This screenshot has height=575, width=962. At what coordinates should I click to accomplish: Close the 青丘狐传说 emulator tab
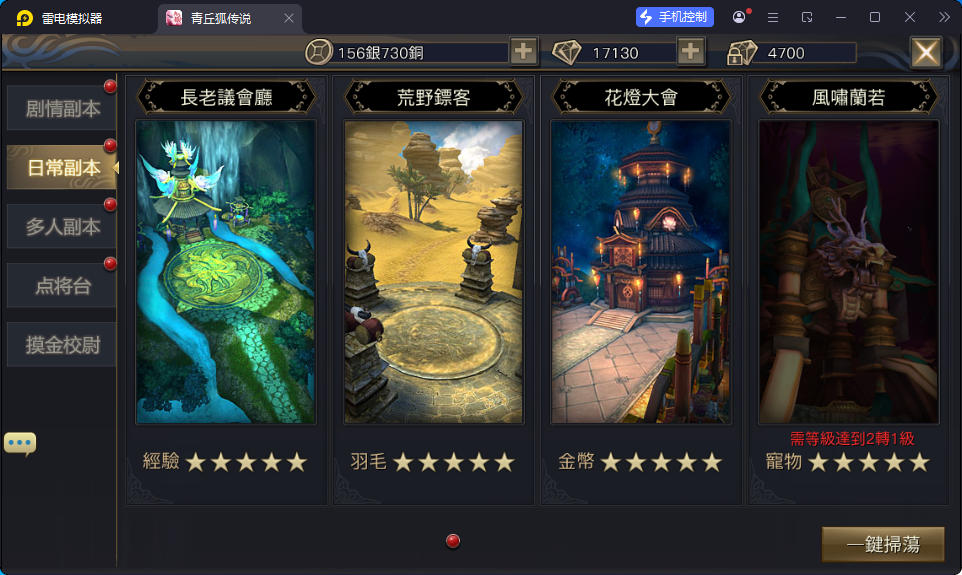tap(289, 18)
